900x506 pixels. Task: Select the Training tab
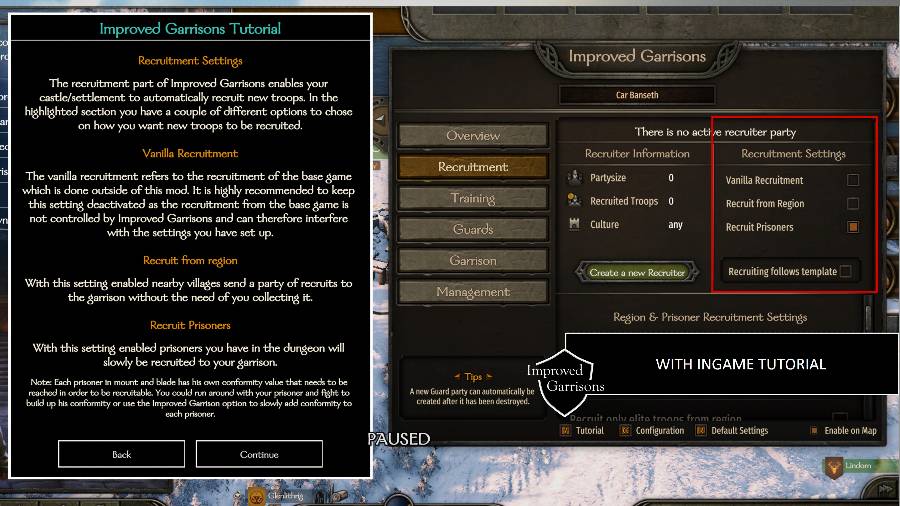click(x=473, y=198)
